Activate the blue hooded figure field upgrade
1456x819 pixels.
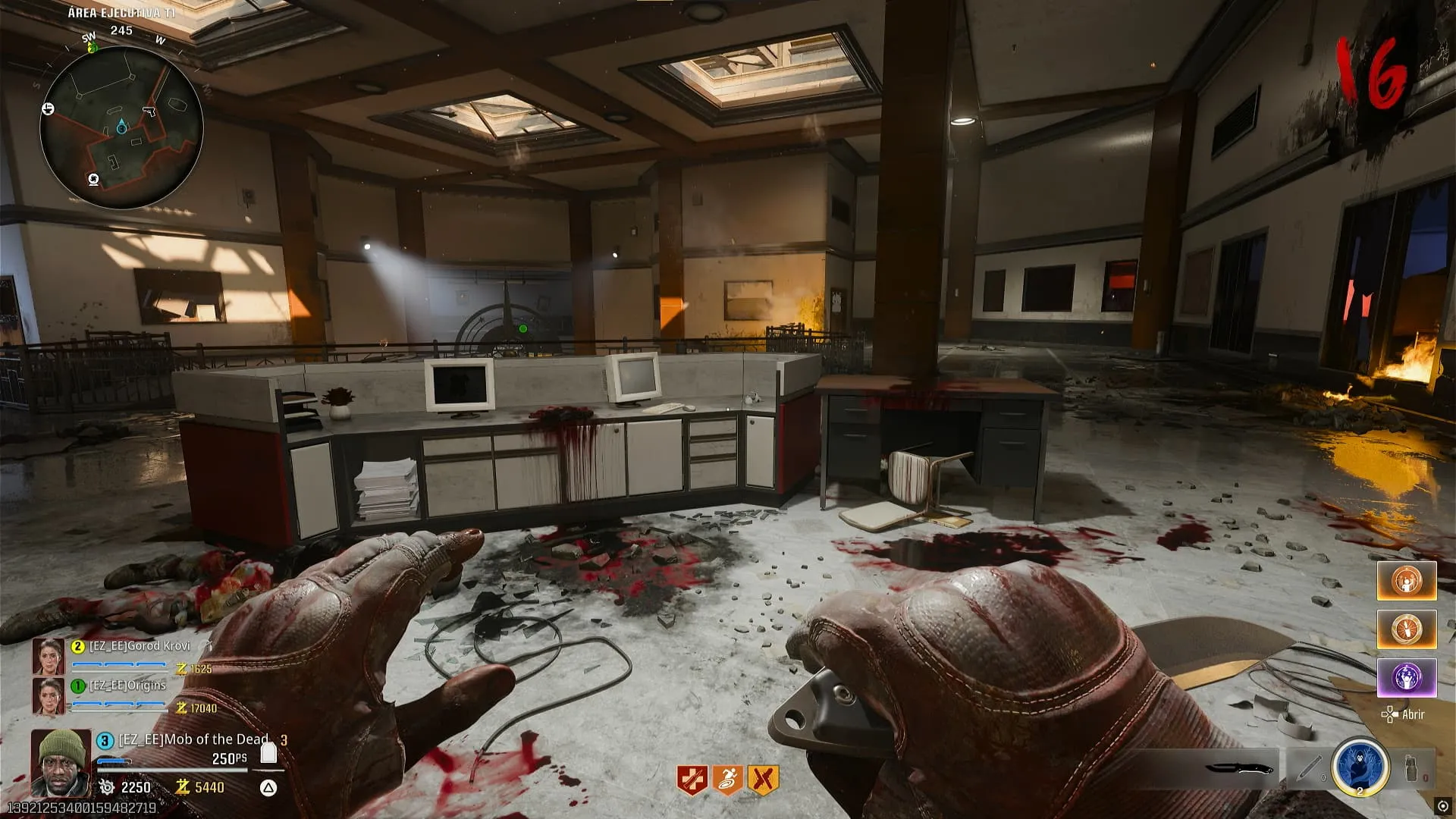click(x=1360, y=766)
